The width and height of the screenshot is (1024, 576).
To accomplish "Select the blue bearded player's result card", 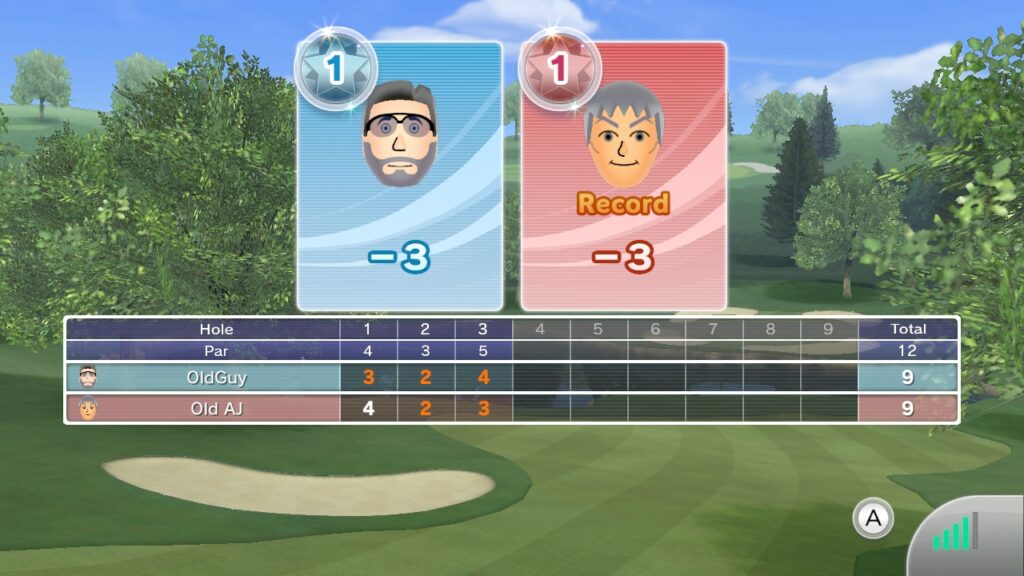I will (x=400, y=178).
